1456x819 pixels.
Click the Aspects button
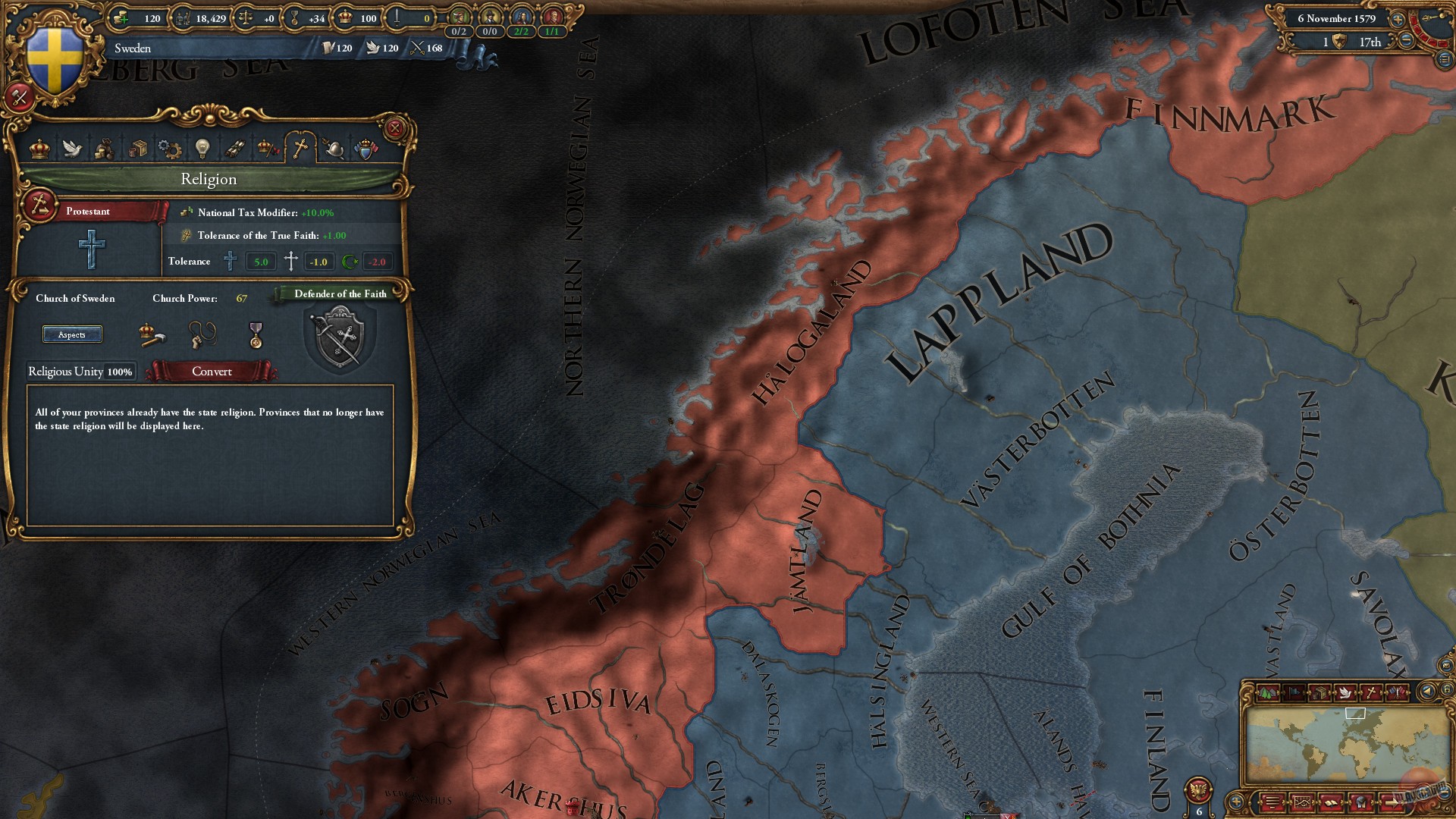[x=72, y=334]
